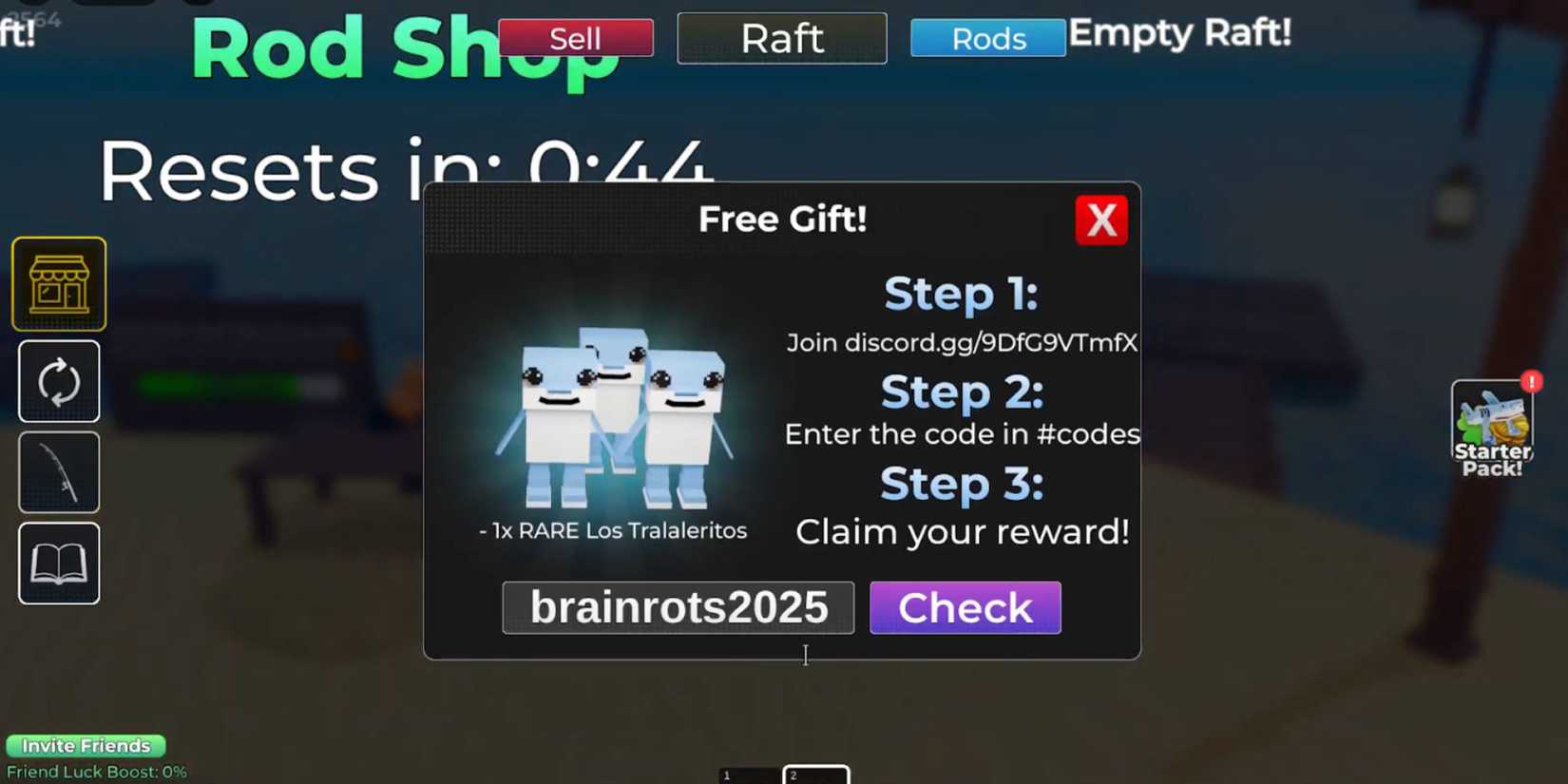Click the Free Gift! title bar

pos(782,219)
